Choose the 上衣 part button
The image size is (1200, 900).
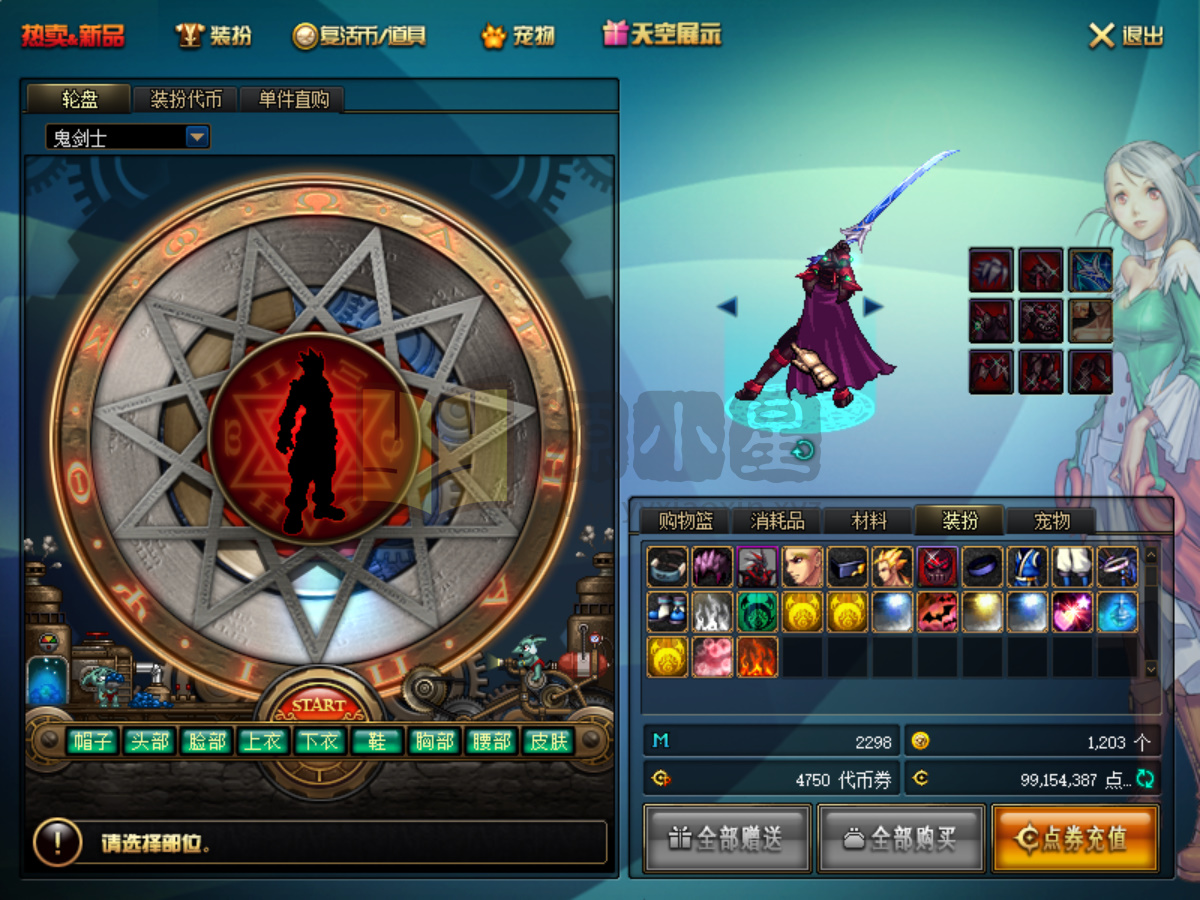[264, 741]
